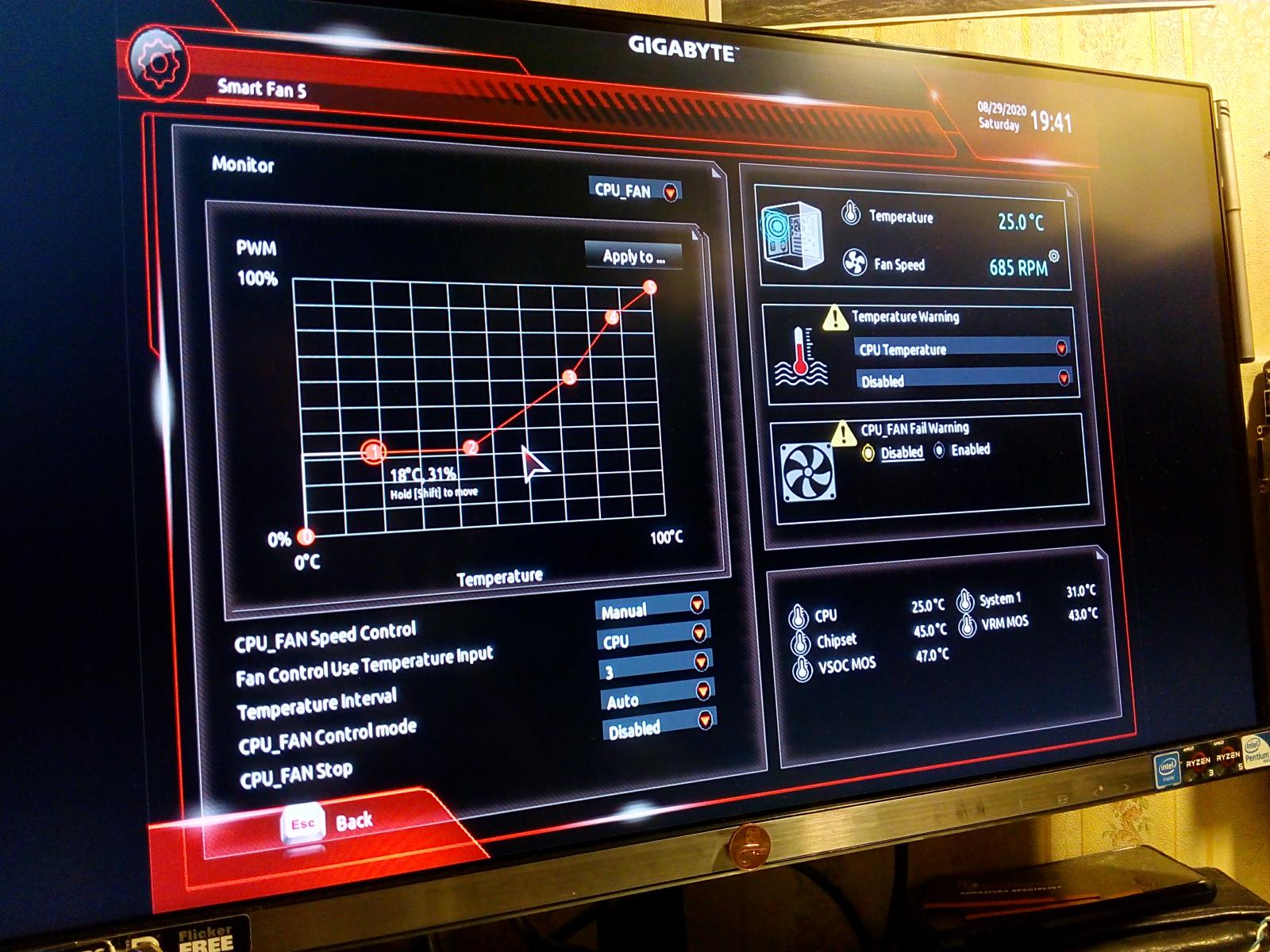Select fan curve point 5 at the top

pos(649,287)
